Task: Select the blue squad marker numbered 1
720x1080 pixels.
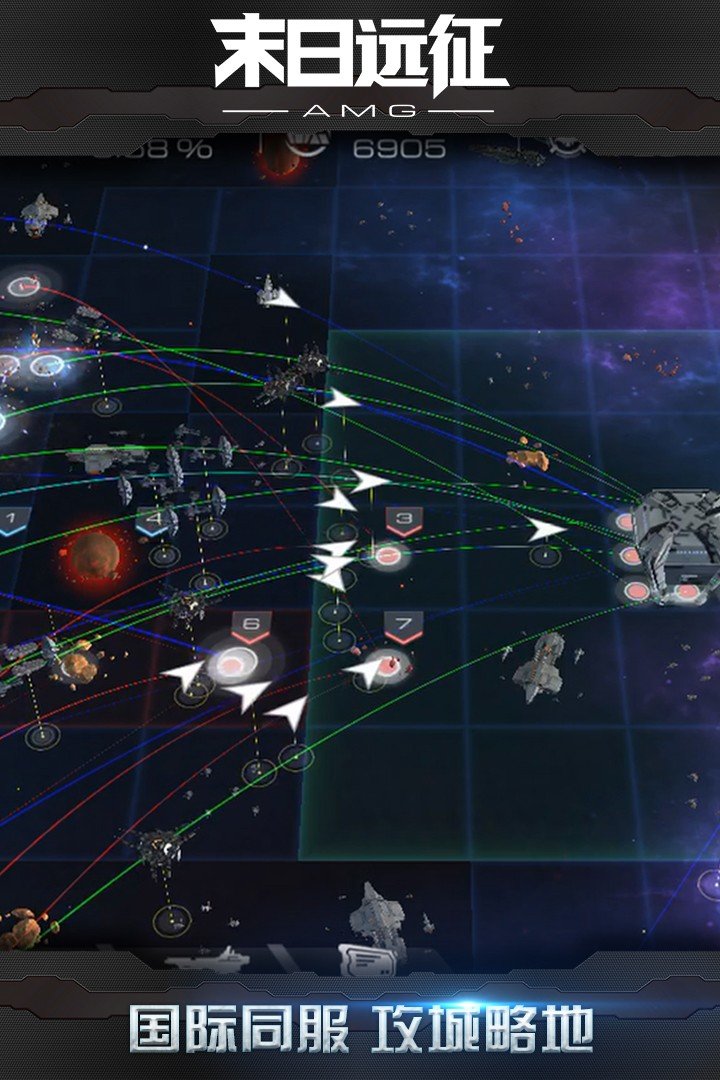Action: pos(11,520)
